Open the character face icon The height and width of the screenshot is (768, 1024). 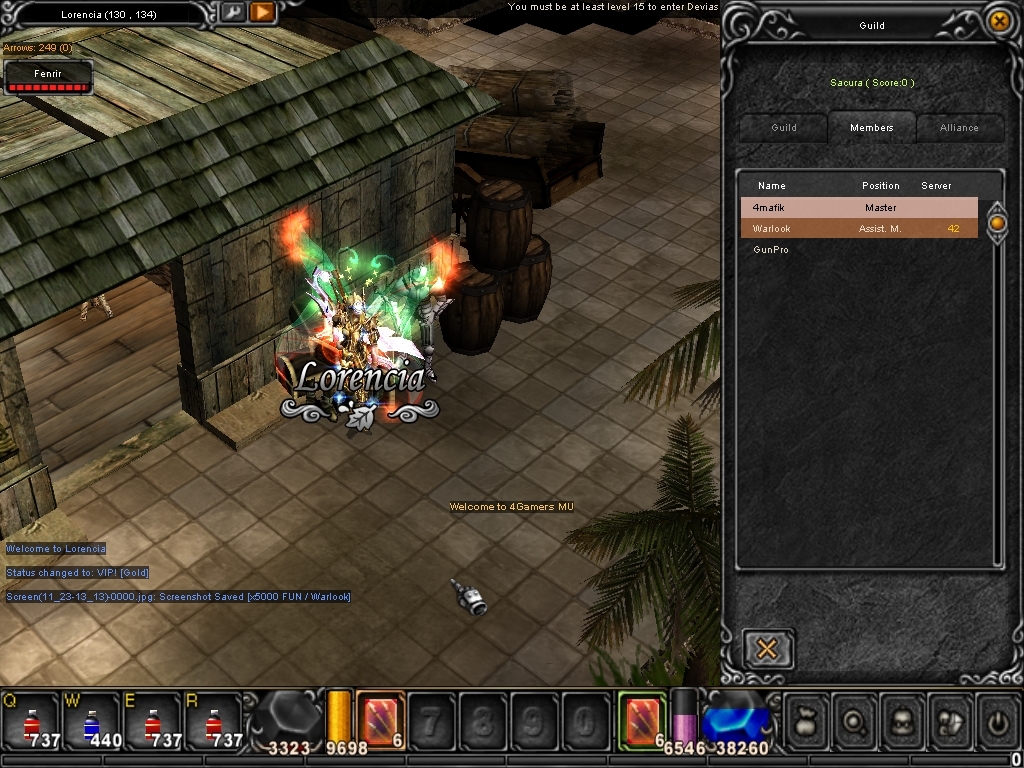[x=904, y=719]
